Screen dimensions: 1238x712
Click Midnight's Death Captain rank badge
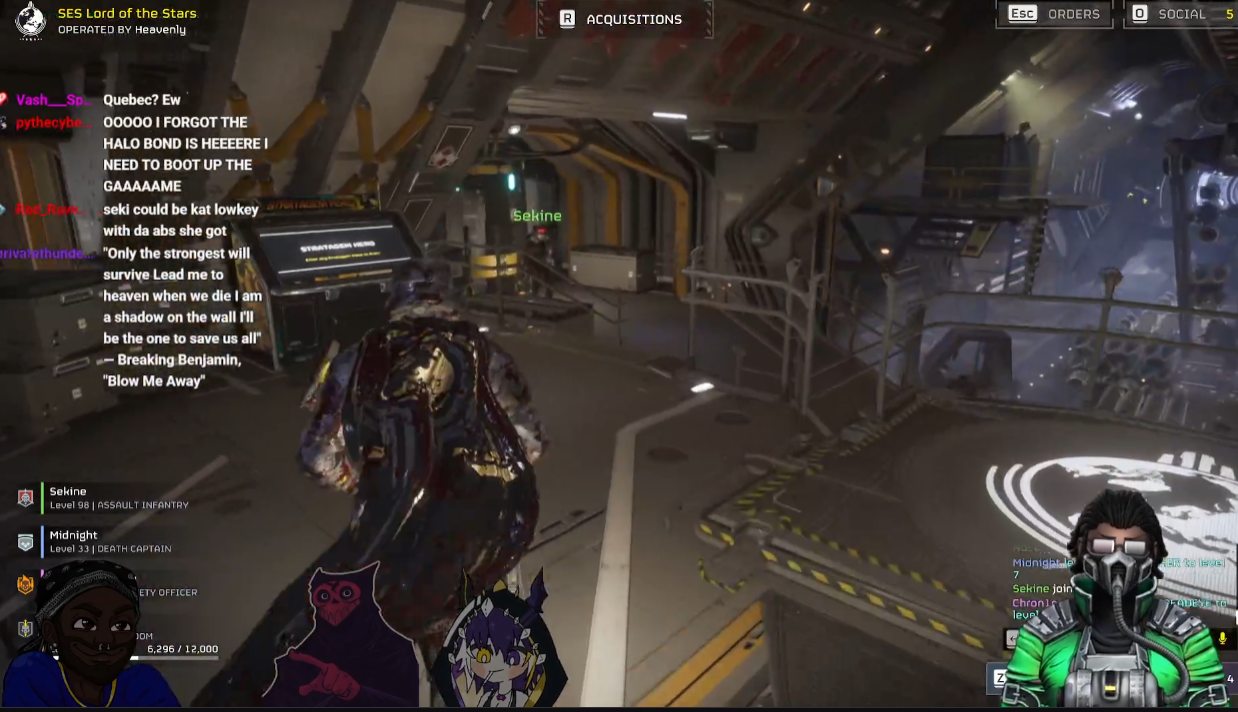[x=26, y=542]
